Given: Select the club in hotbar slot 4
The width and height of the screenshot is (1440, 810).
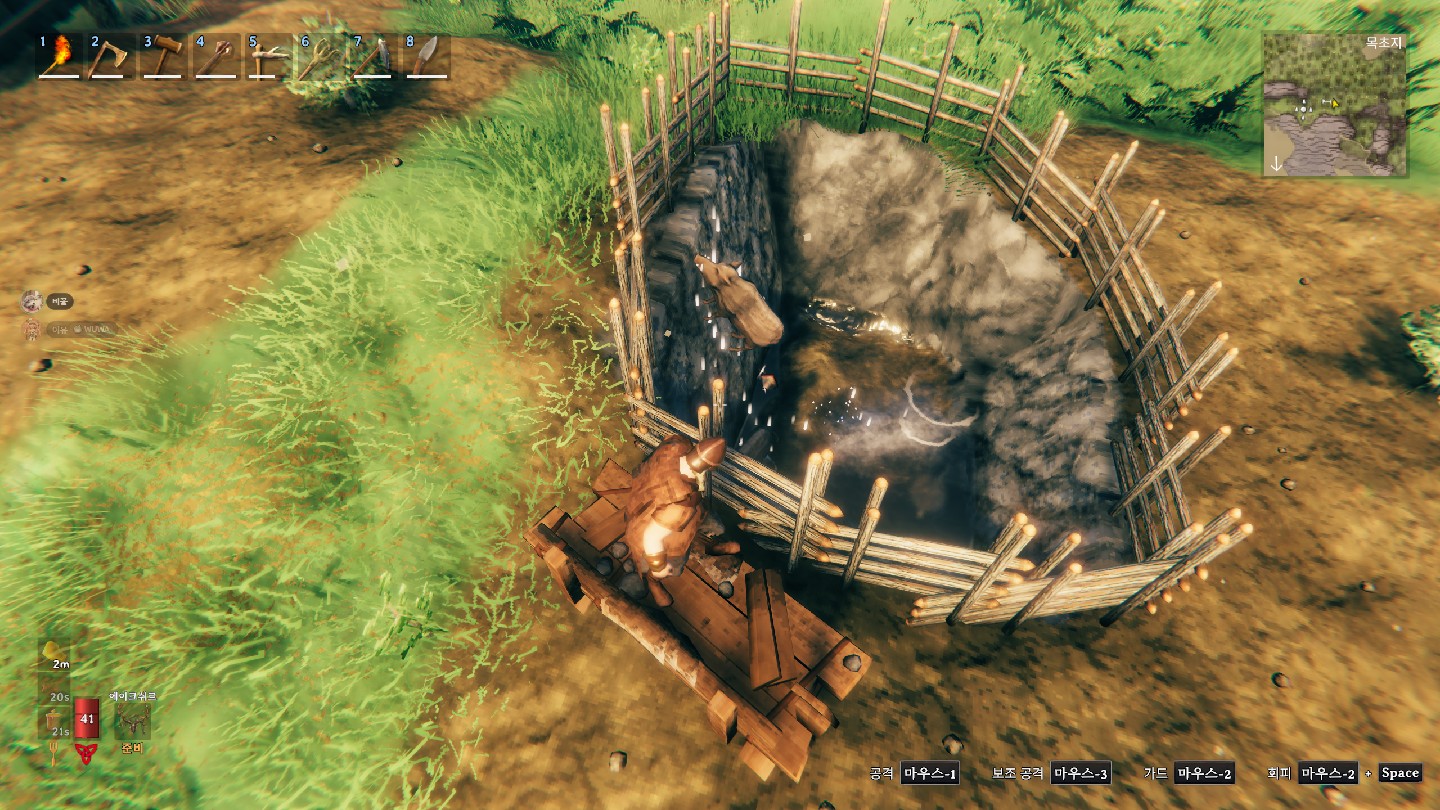Looking at the screenshot, I should (215, 56).
